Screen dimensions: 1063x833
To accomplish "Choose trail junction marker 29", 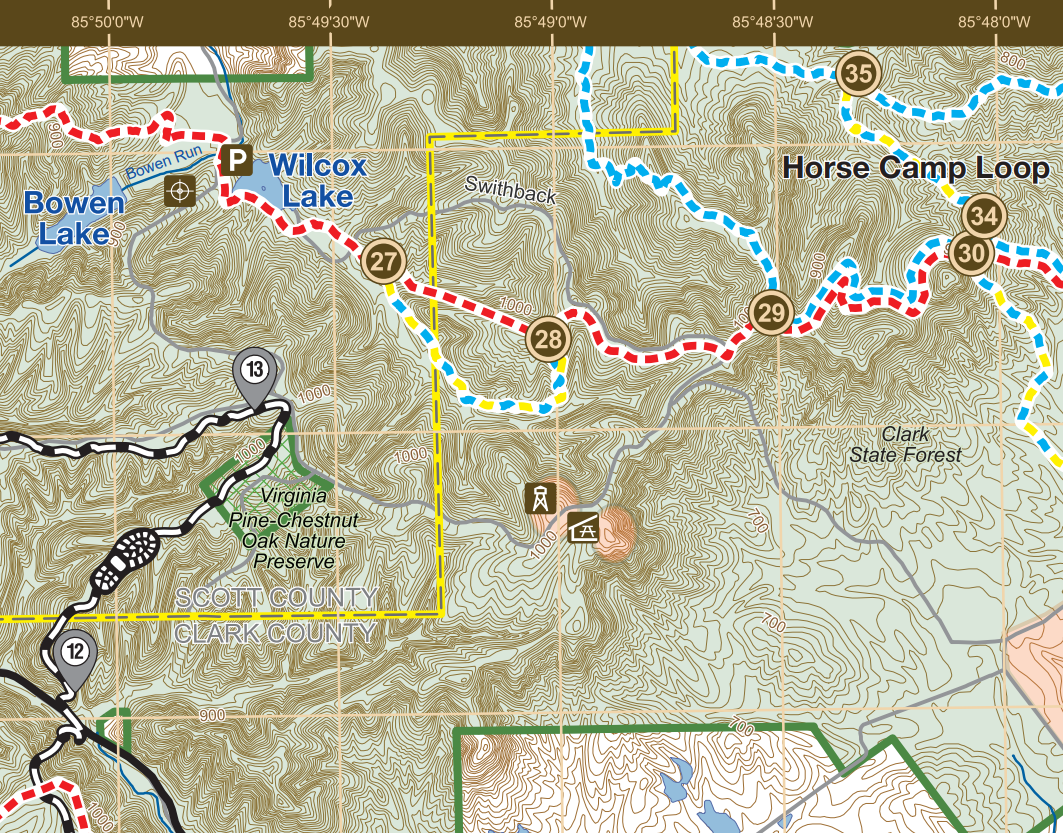I will pyautogui.click(x=771, y=313).
